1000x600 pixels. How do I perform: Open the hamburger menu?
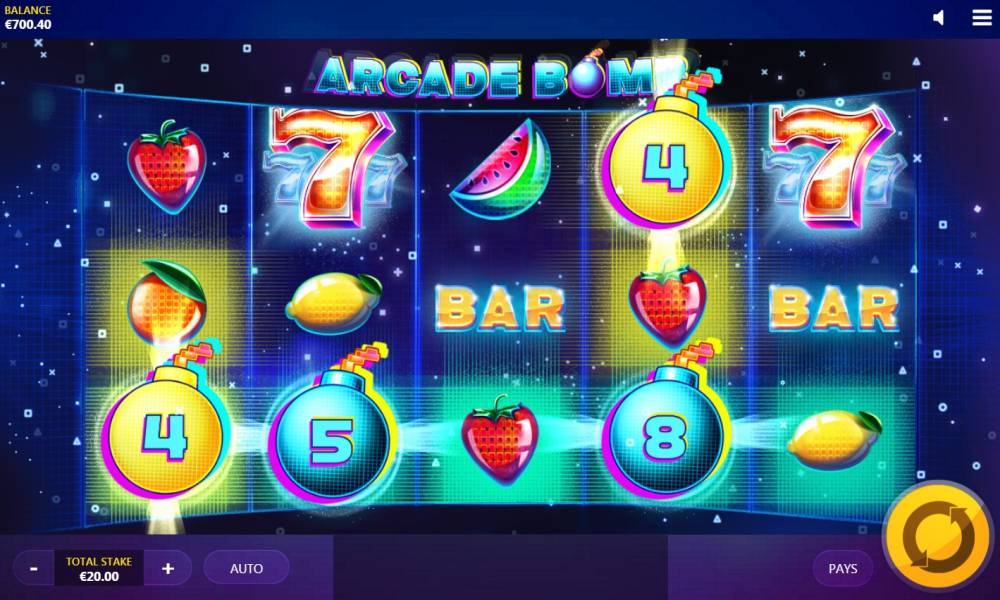[x=982, y=18]
